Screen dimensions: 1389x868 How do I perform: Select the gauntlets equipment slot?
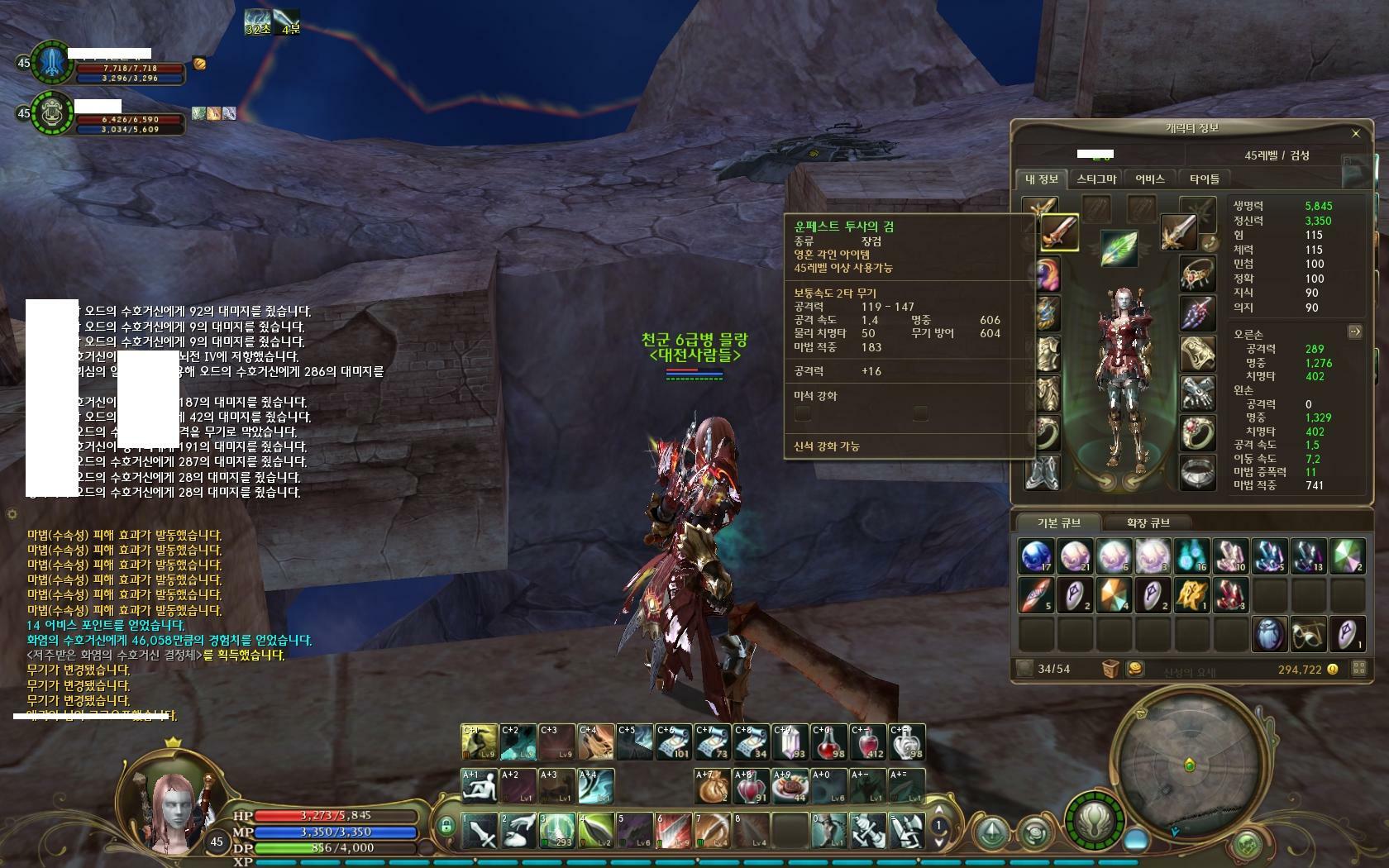pyautogui.click(x=1196, y=393)
